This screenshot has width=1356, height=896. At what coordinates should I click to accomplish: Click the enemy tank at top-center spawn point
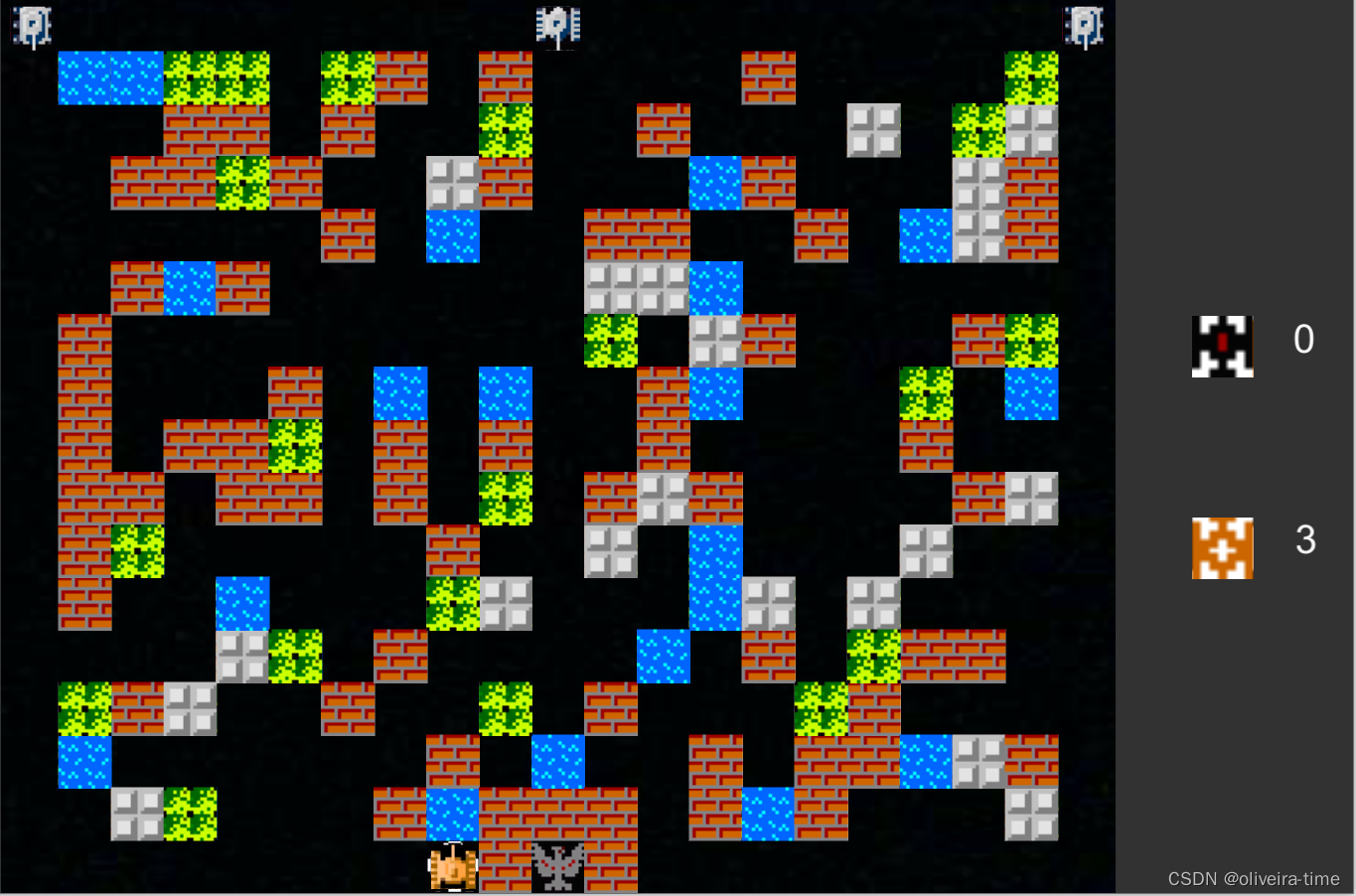pyautogui.click(x=557, y=25)
